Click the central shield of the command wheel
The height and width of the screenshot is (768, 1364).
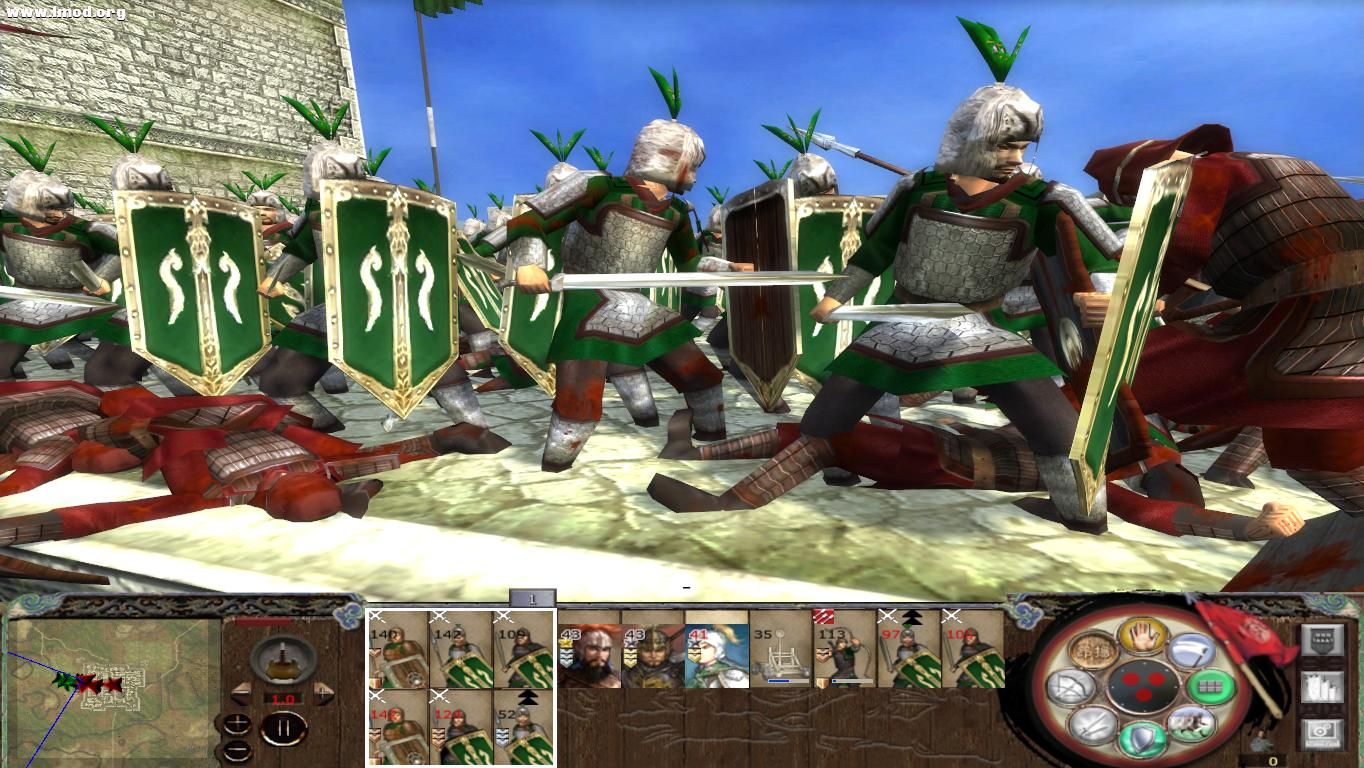1144,687
